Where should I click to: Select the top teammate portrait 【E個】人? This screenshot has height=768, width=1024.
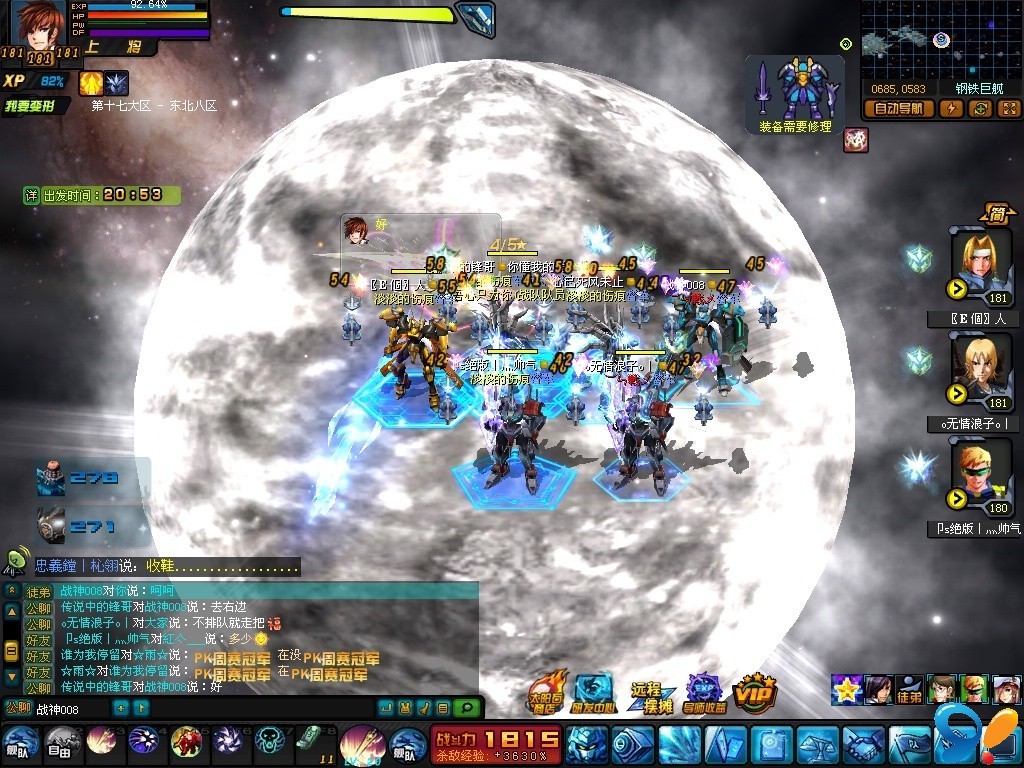click(x=980, y=264)
